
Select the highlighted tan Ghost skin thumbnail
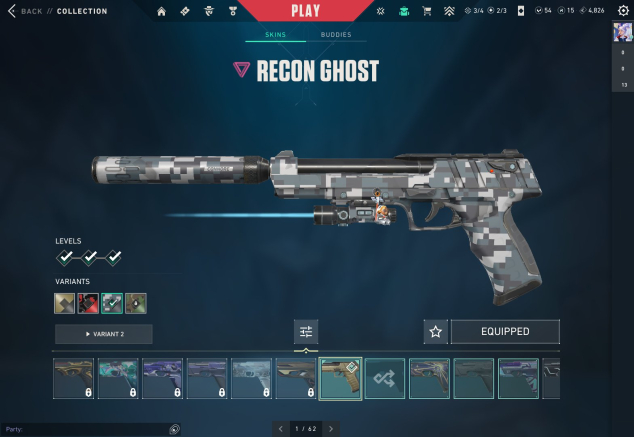(340, 379)
